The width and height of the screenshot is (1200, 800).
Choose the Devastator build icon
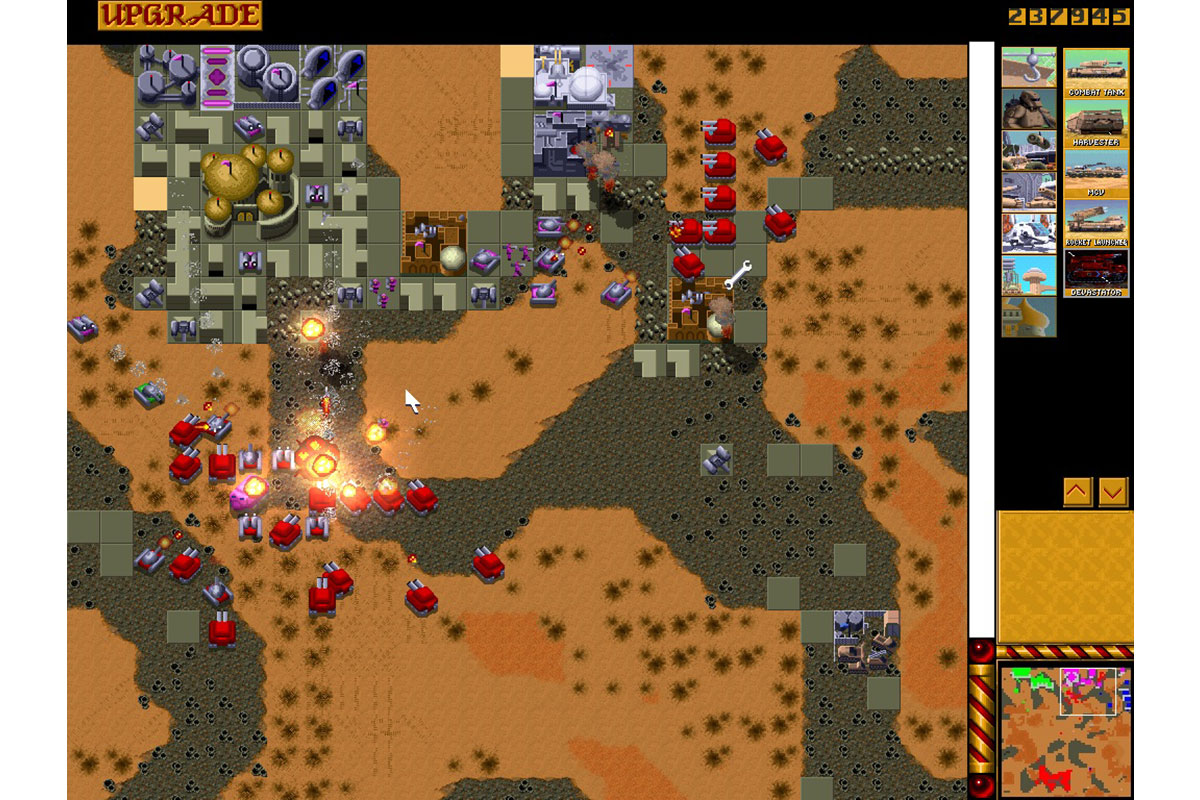pyautogui.click(x=1096, y=273)
